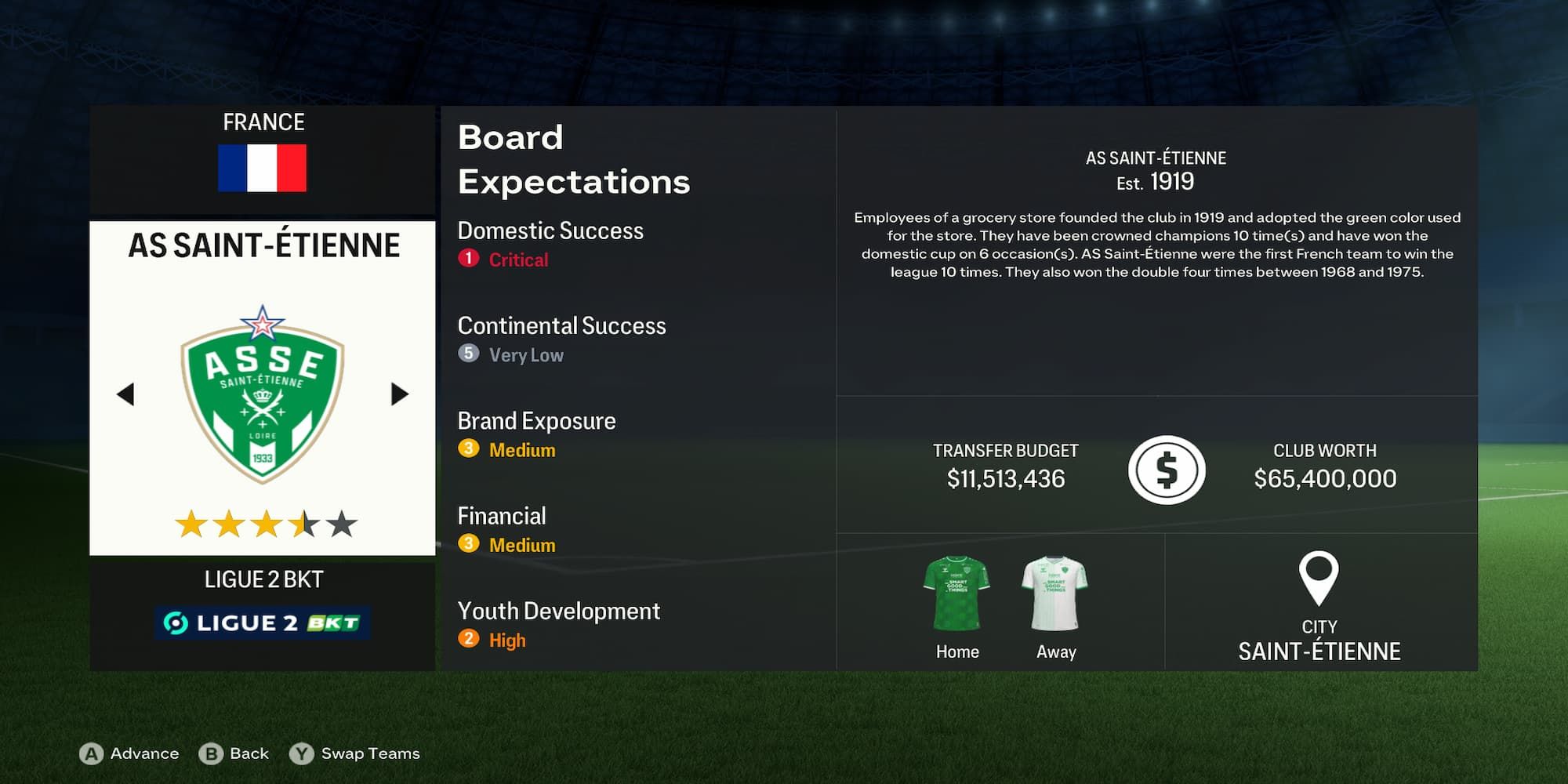Click the Youth Development expectation entry
Viewport: 1568px width, 784px height.
click(559, 611)
